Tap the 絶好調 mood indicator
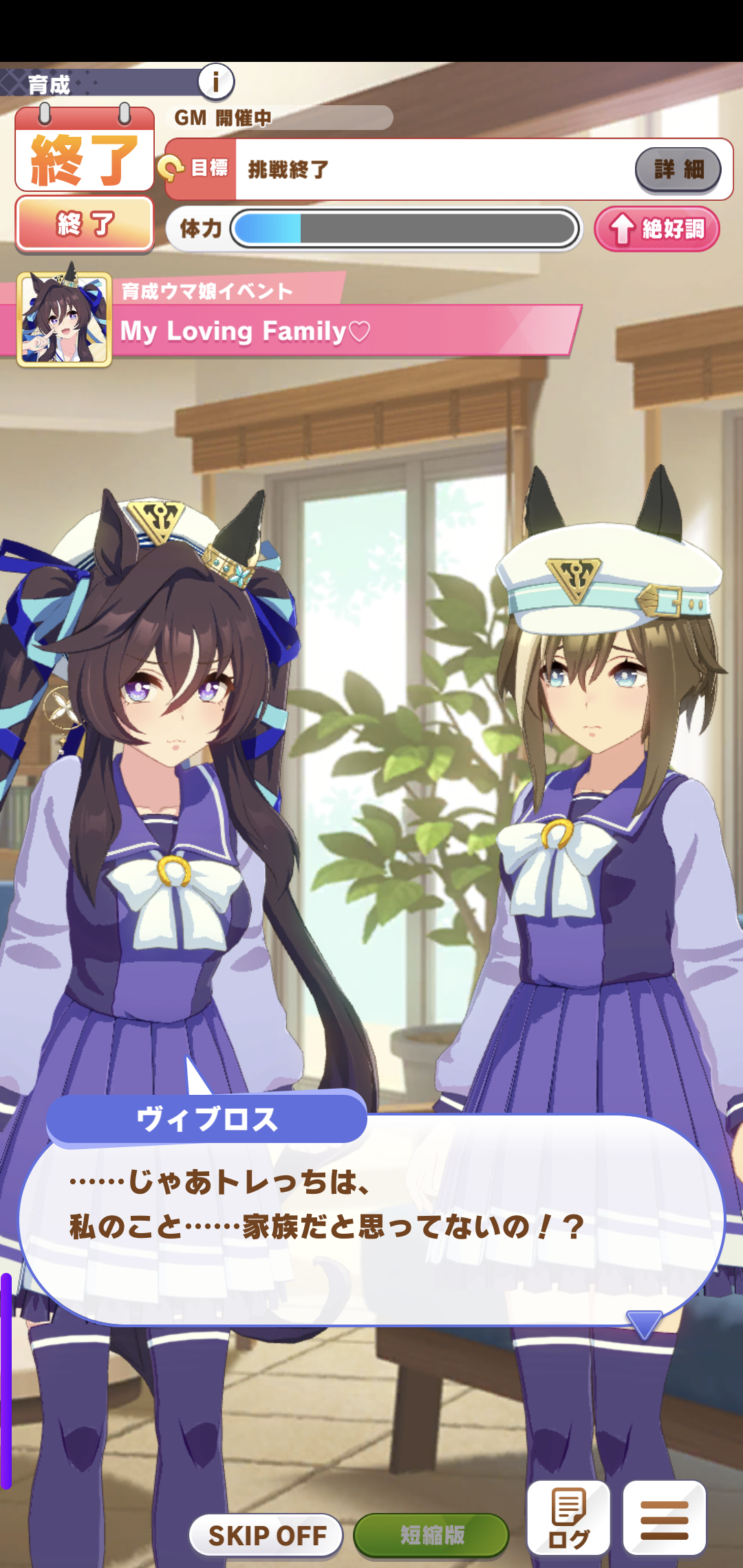The image size is (743, 1568). (657, 229)
